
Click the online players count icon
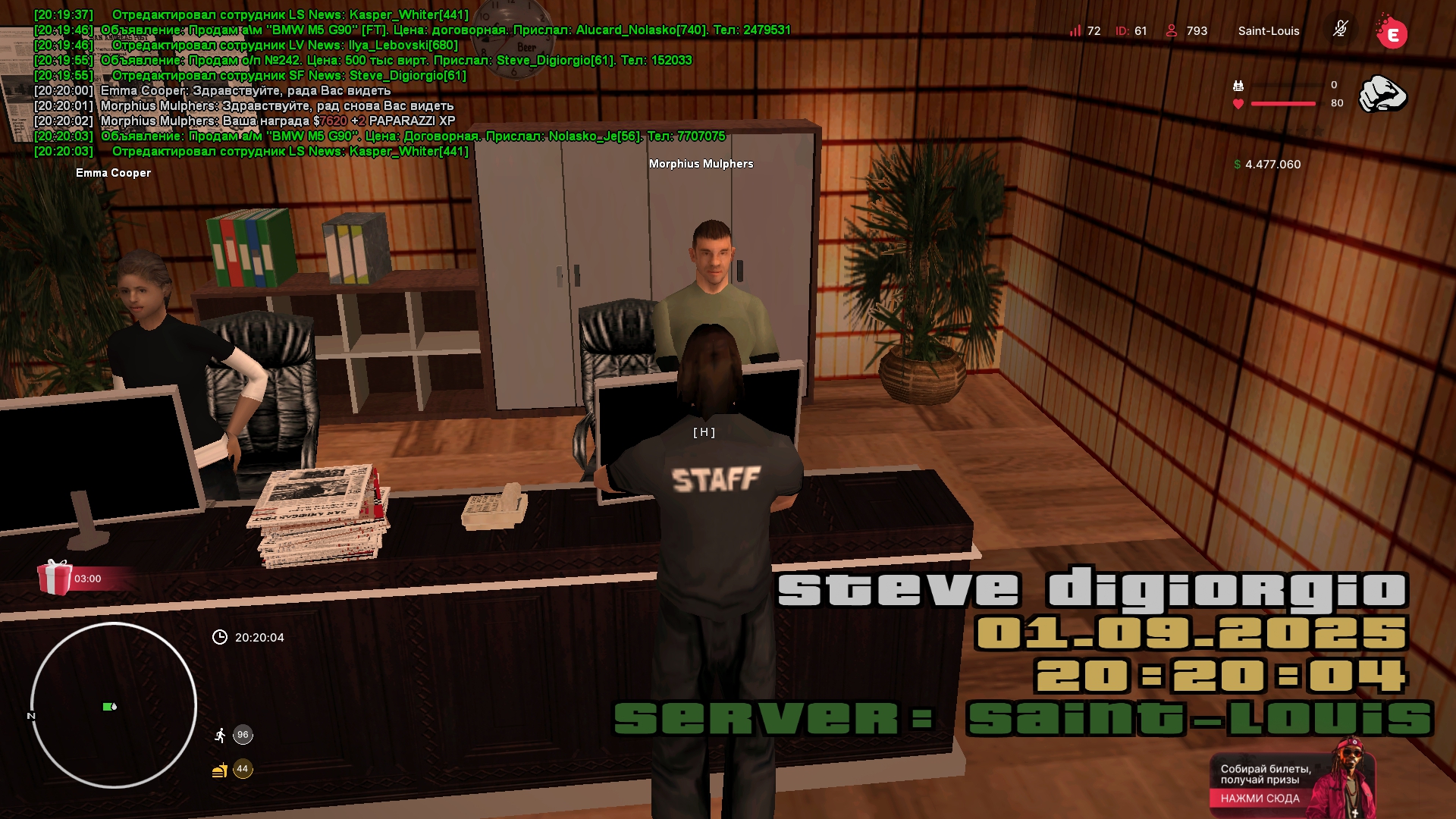point(1172,30)
